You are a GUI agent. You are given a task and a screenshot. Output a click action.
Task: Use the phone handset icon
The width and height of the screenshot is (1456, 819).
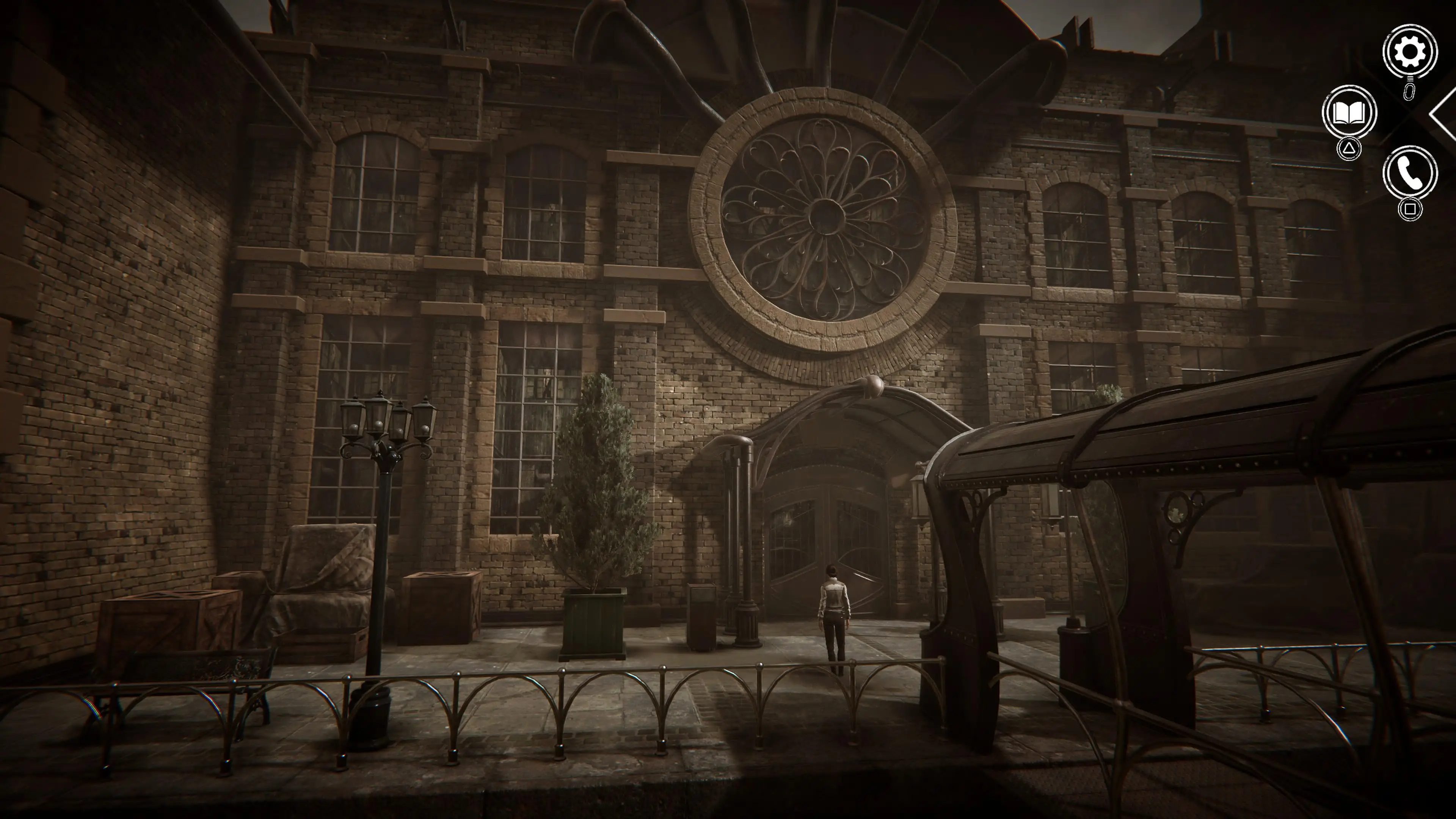click(1410, 174)
